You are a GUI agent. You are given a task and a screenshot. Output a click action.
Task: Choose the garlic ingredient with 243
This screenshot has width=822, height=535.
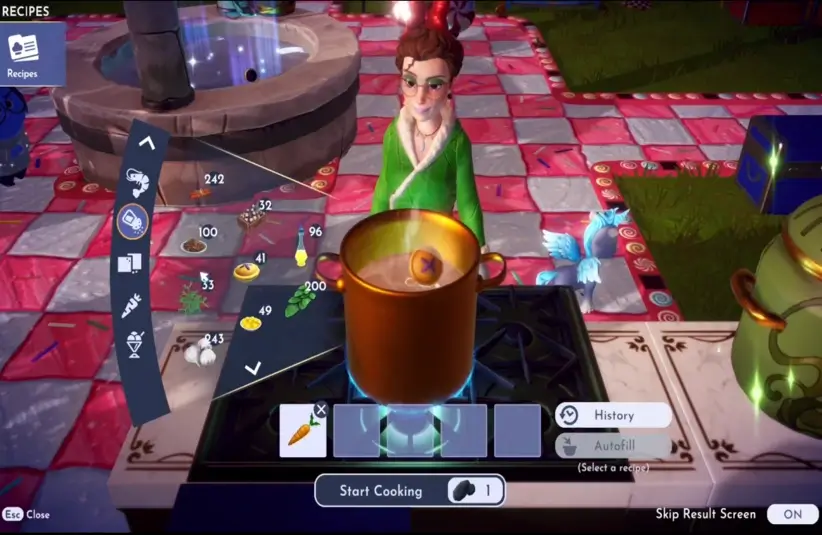[x=200, y=352]
